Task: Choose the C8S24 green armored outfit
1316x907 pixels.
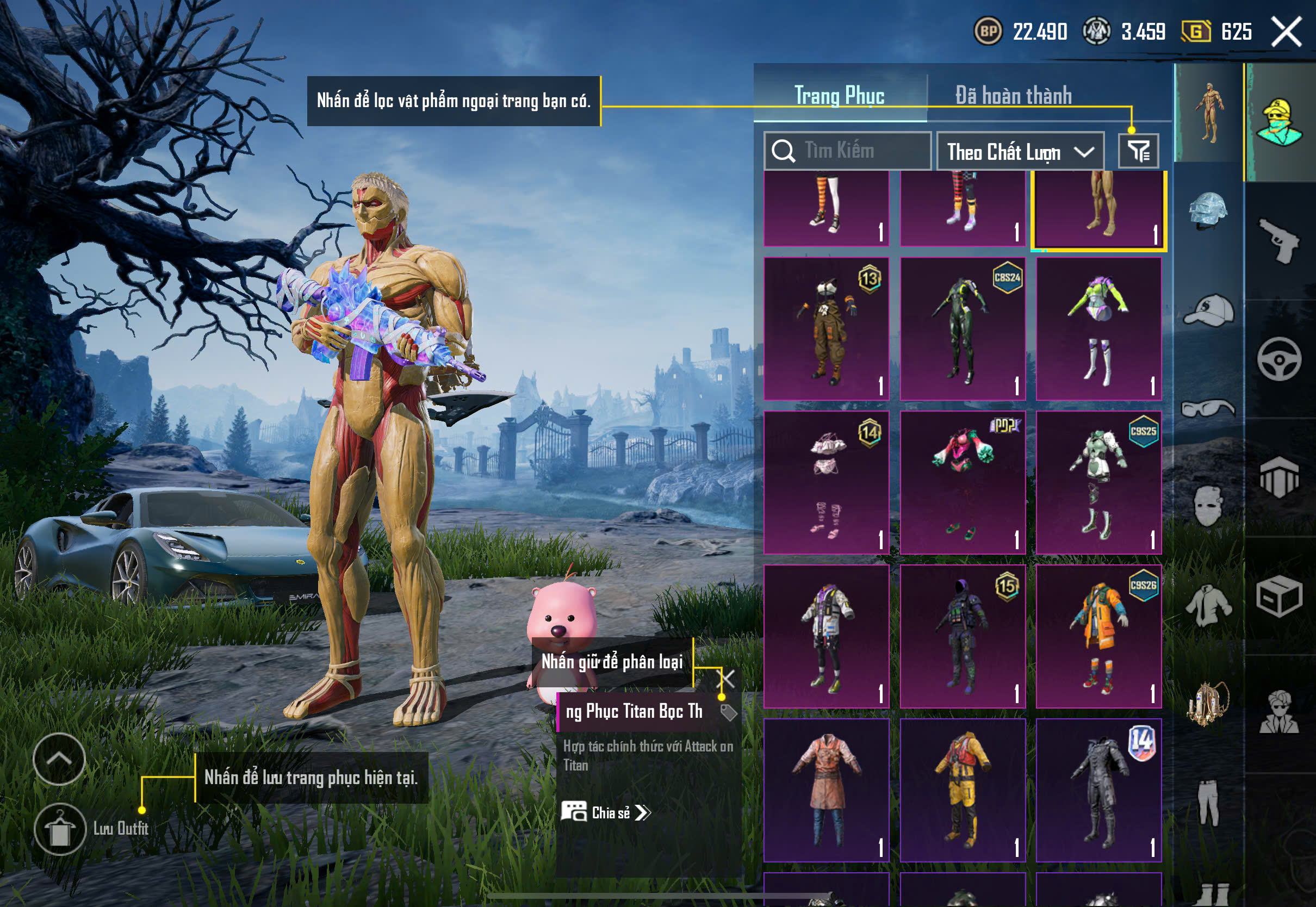Action: point(962,328)
